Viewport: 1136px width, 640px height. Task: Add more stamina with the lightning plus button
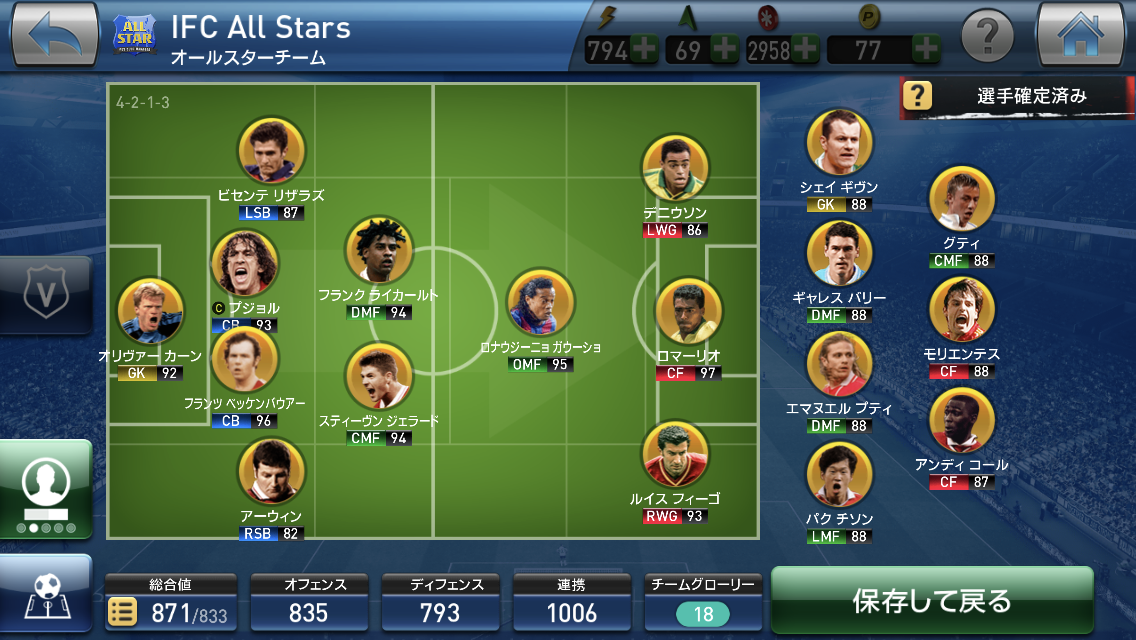point(643,49)
